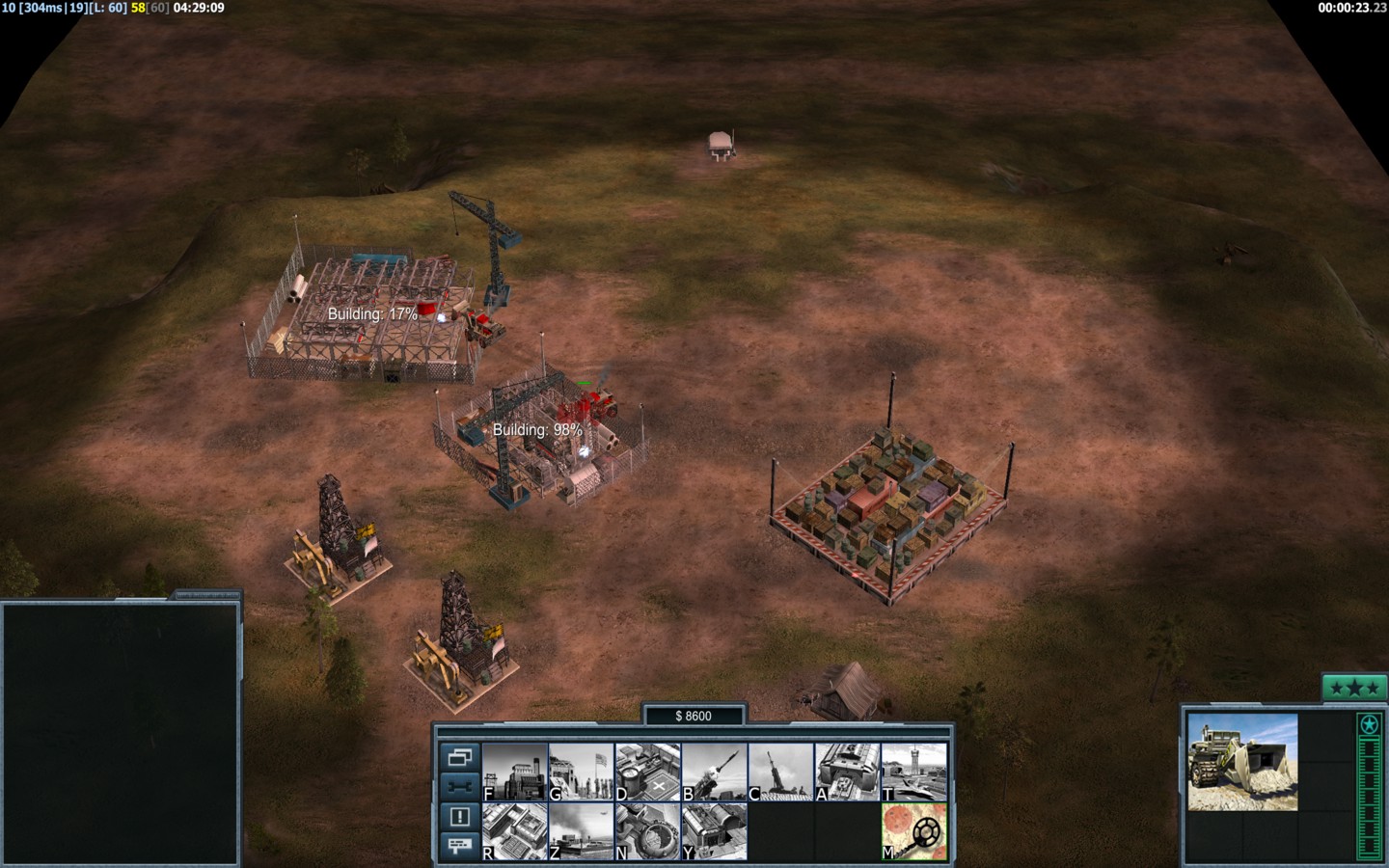
Task: Select the bulldozer unit portrait
Action: [x=1242, y=762]
